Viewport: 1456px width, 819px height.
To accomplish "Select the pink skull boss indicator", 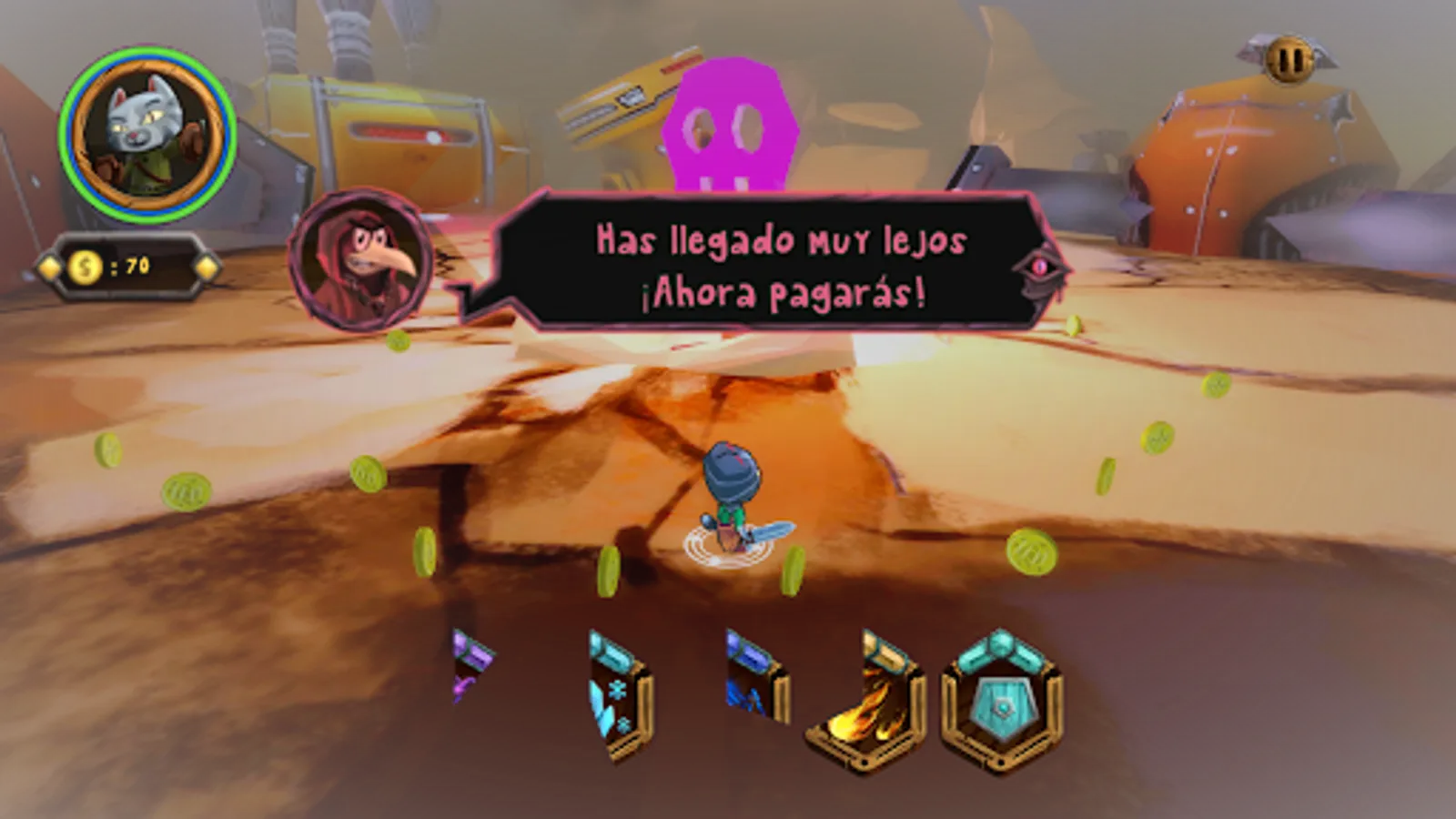I will (x=733, y=127).
